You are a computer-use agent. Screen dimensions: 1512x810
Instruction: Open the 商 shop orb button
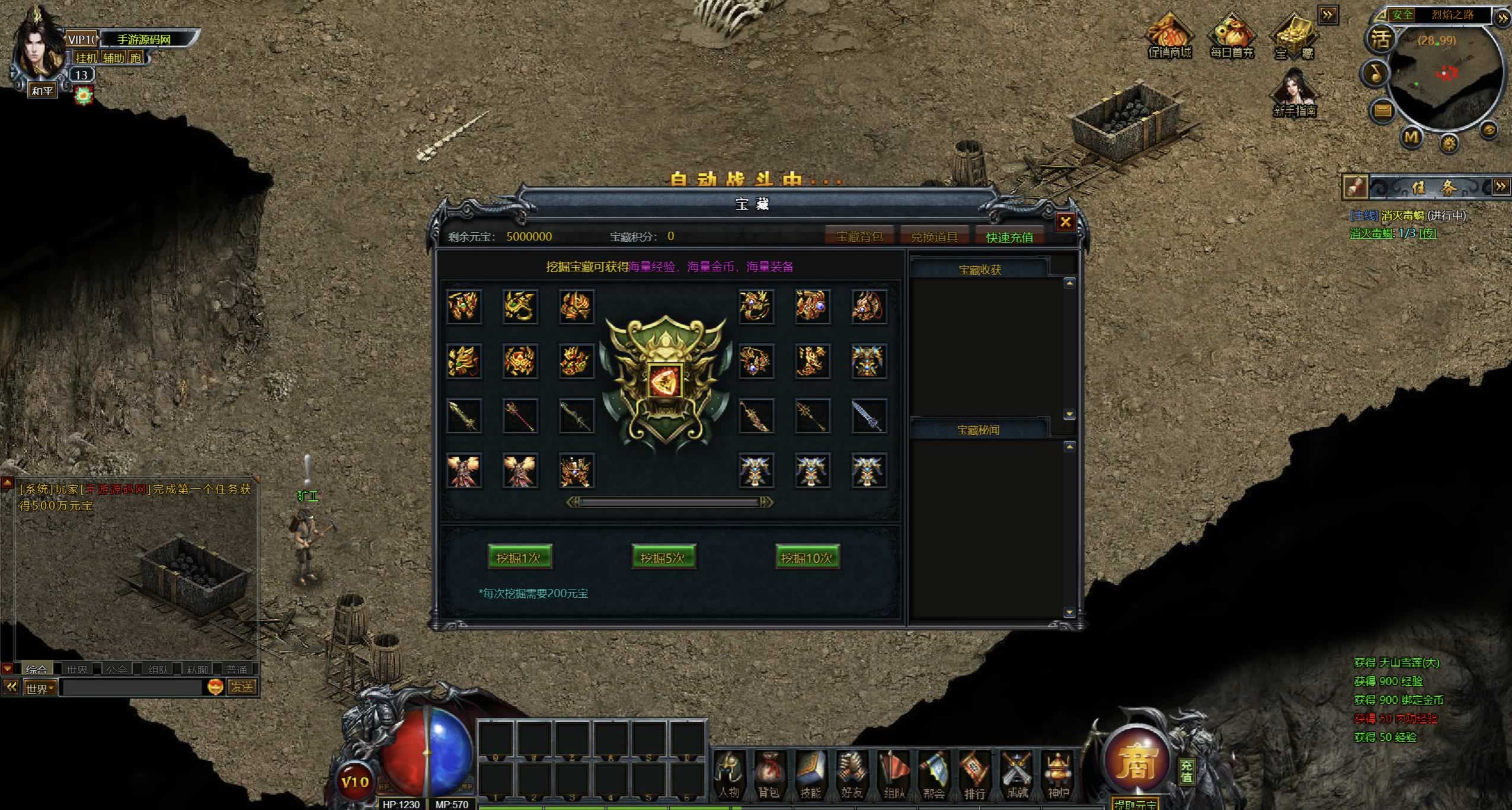tap(1137, 761)
